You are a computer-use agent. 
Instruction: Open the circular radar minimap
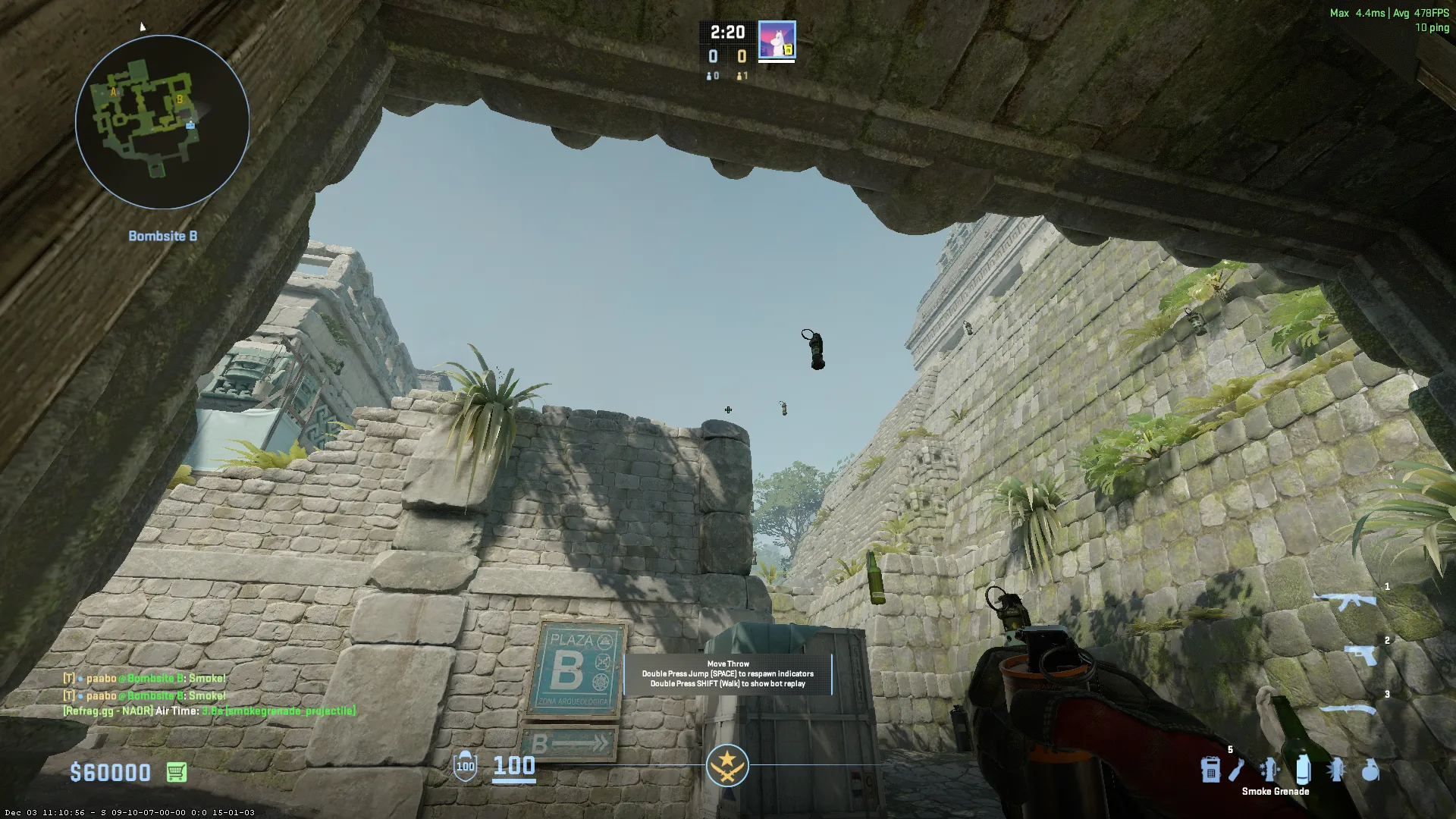(162, 122)
